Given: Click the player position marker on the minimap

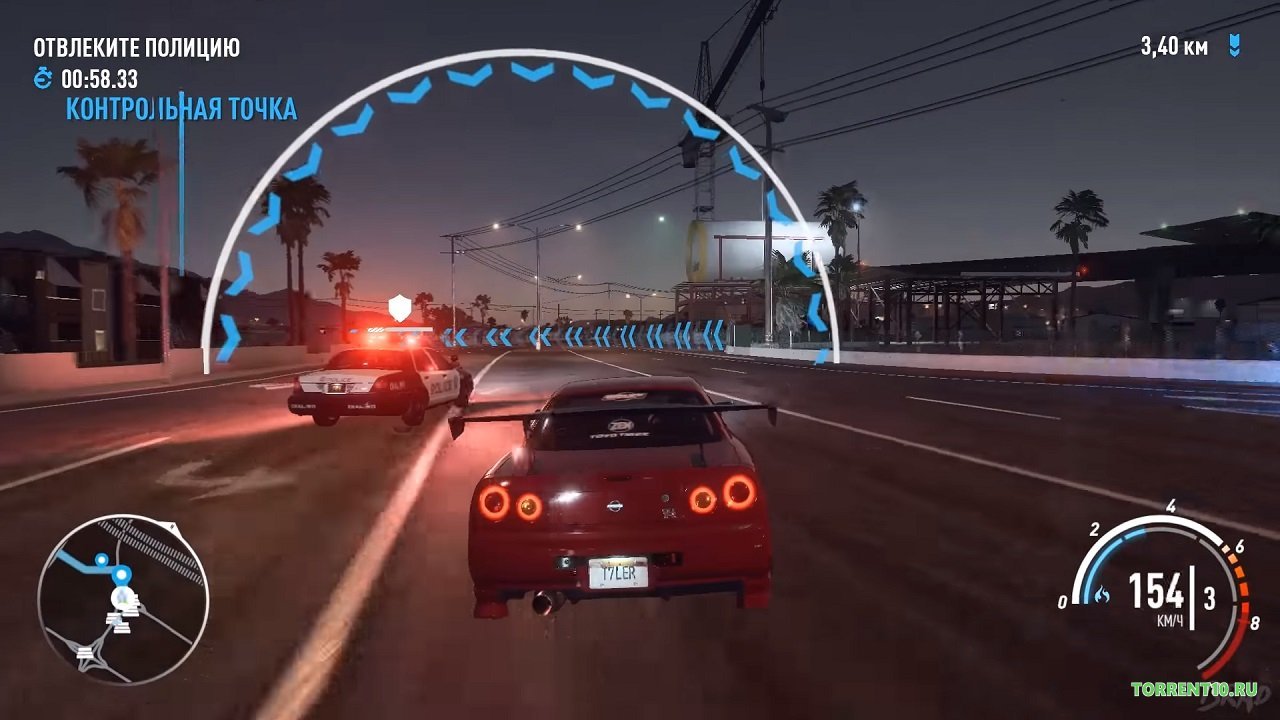Looking at the screenshot, I should (x=120, y=595).
